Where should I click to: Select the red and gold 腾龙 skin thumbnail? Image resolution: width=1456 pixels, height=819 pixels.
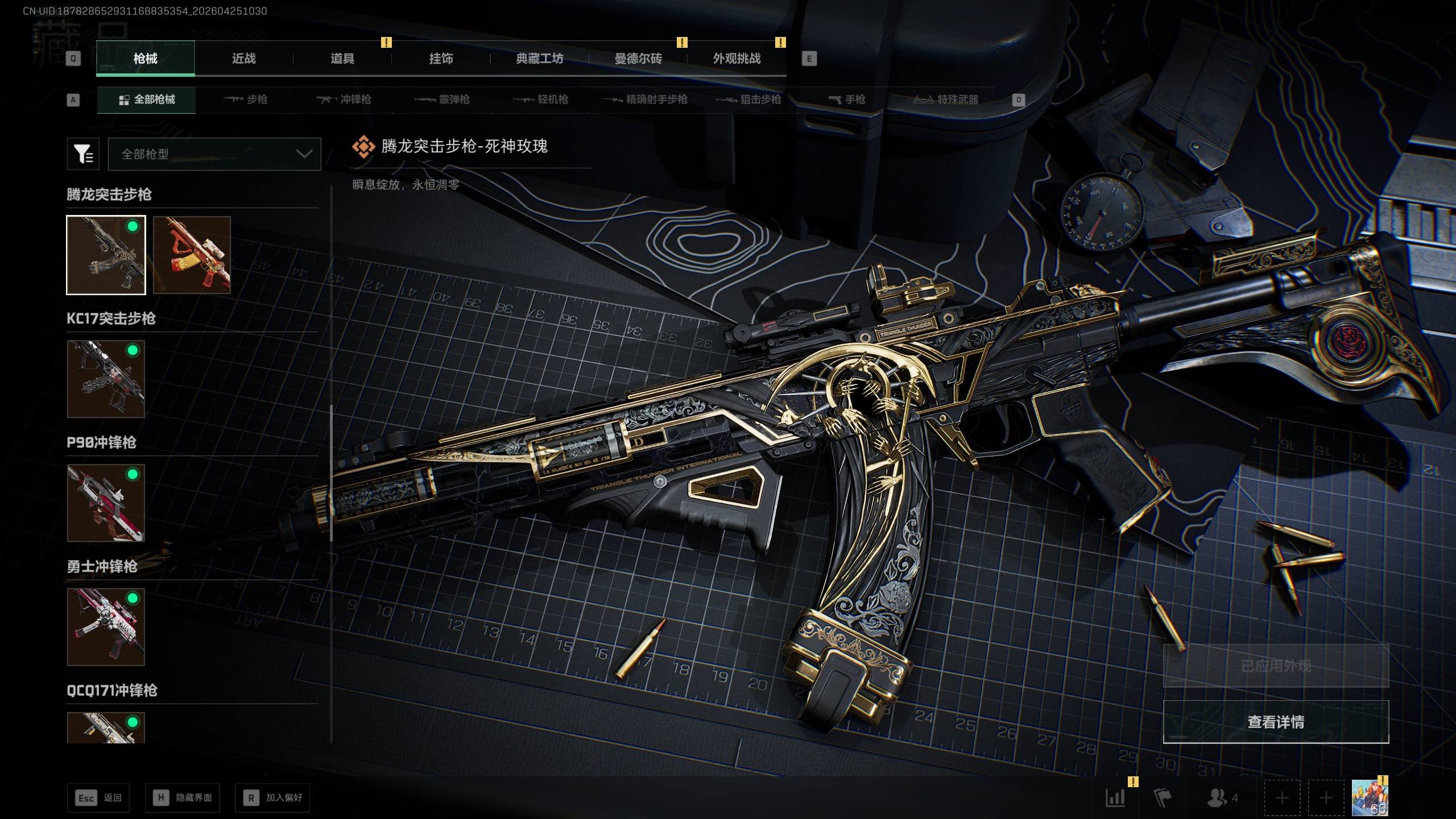[192, 255]
